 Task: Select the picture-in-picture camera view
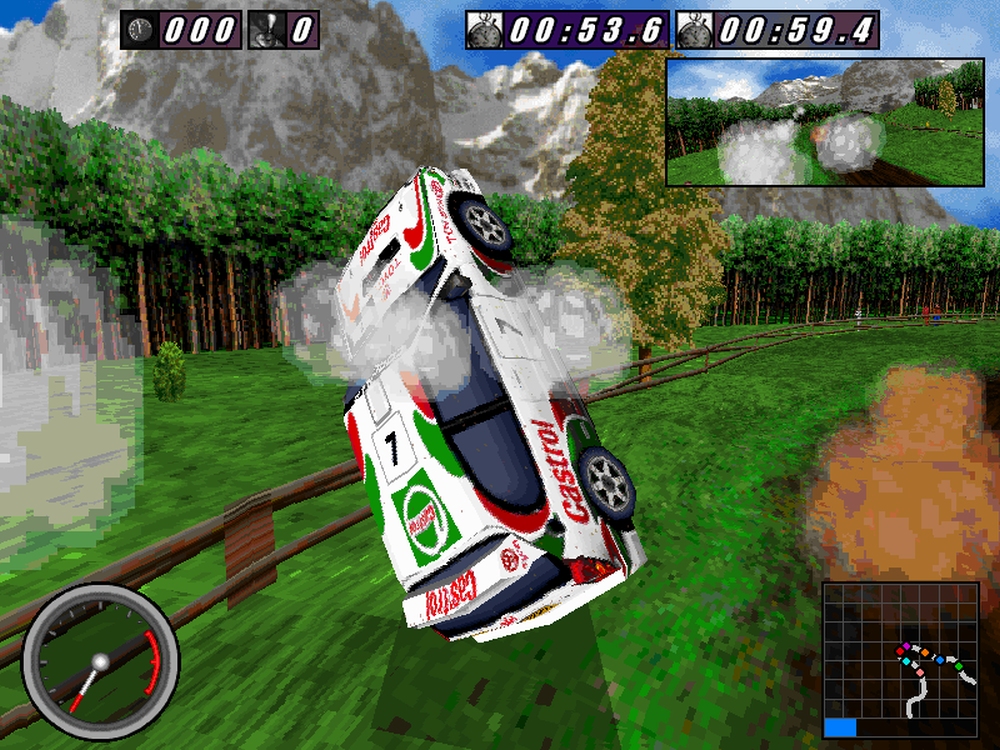[x=825, y=122]
